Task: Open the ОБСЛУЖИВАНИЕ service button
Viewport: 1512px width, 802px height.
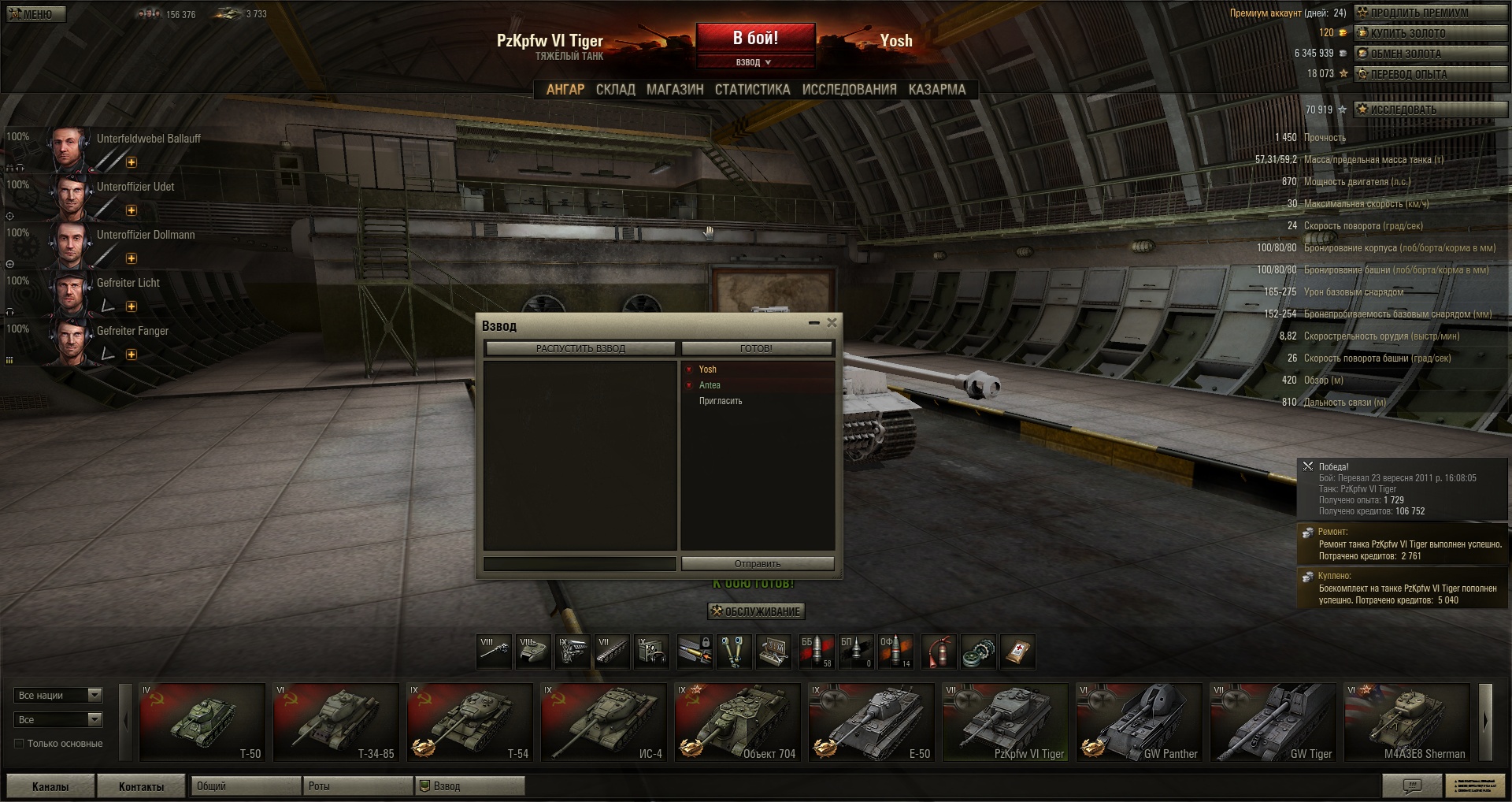Action: click(756, 611)
